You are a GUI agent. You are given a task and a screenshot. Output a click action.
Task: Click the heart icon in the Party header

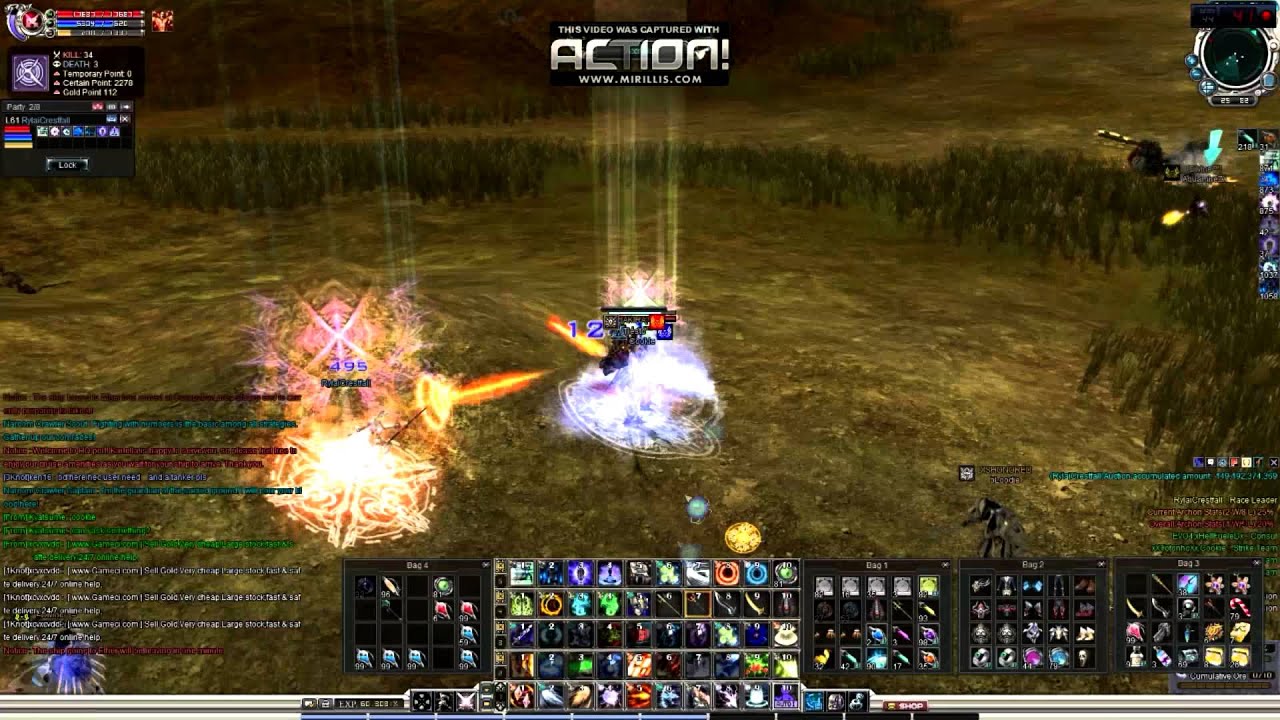(98, 106)
